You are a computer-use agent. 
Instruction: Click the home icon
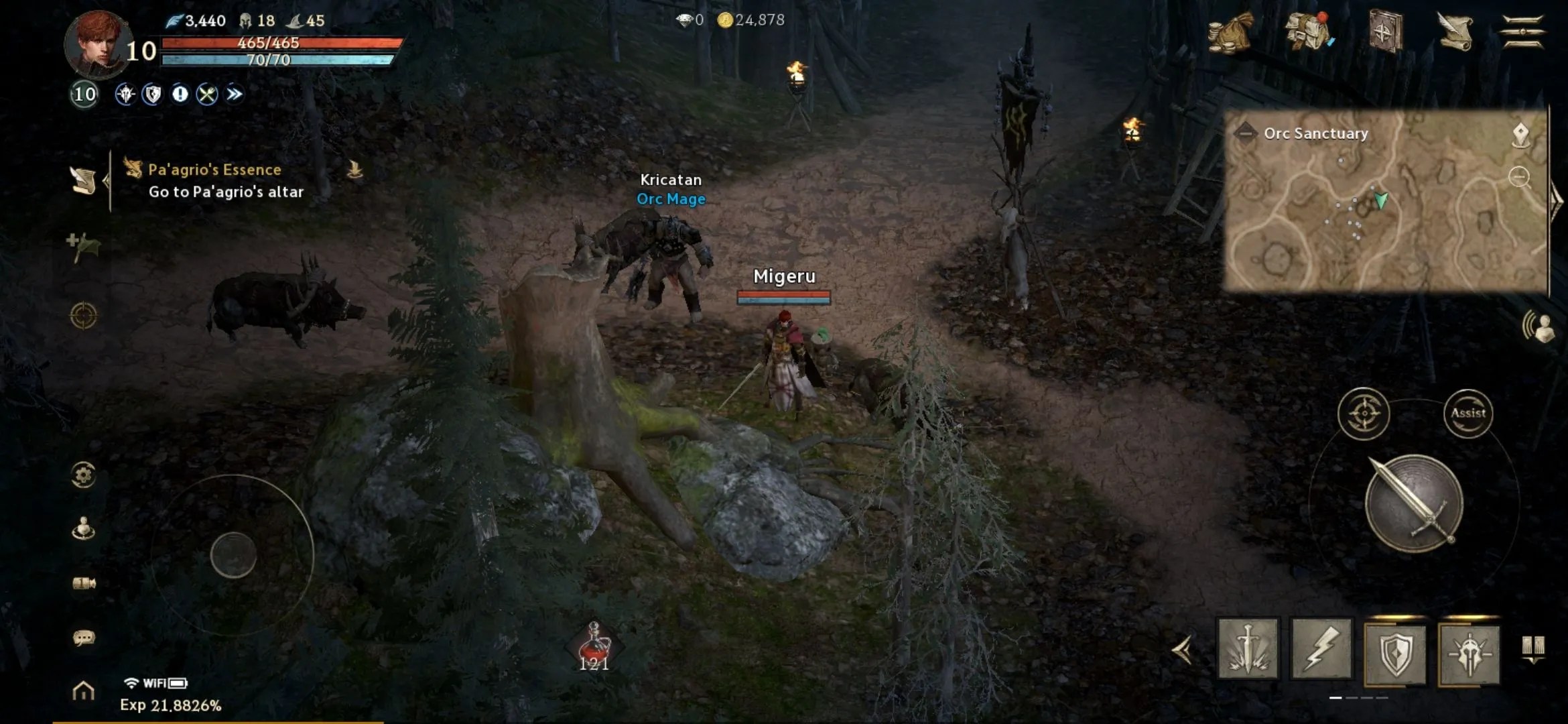pos(83,690)
